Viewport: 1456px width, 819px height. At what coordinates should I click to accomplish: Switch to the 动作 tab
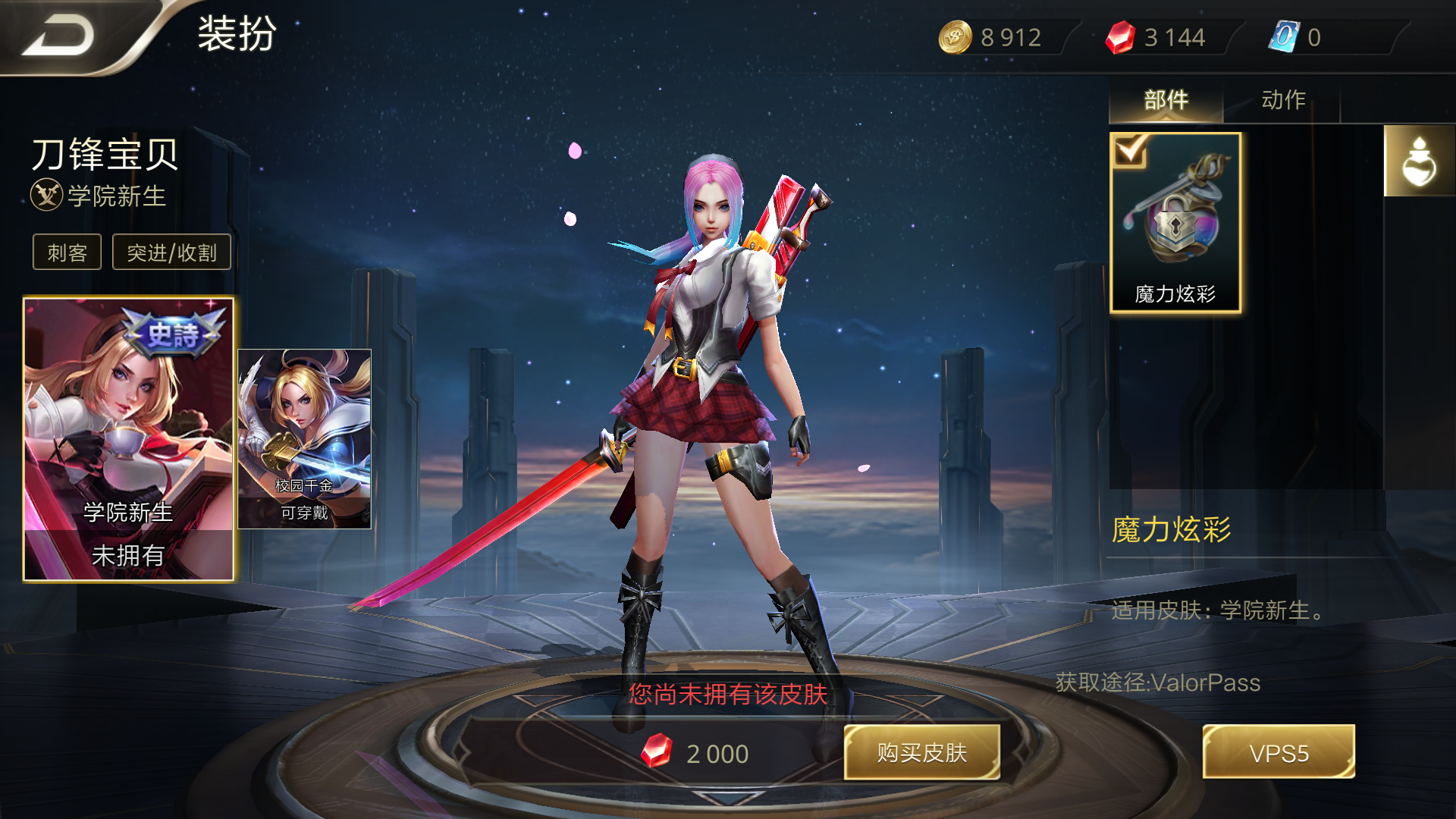click(1283, 99)
